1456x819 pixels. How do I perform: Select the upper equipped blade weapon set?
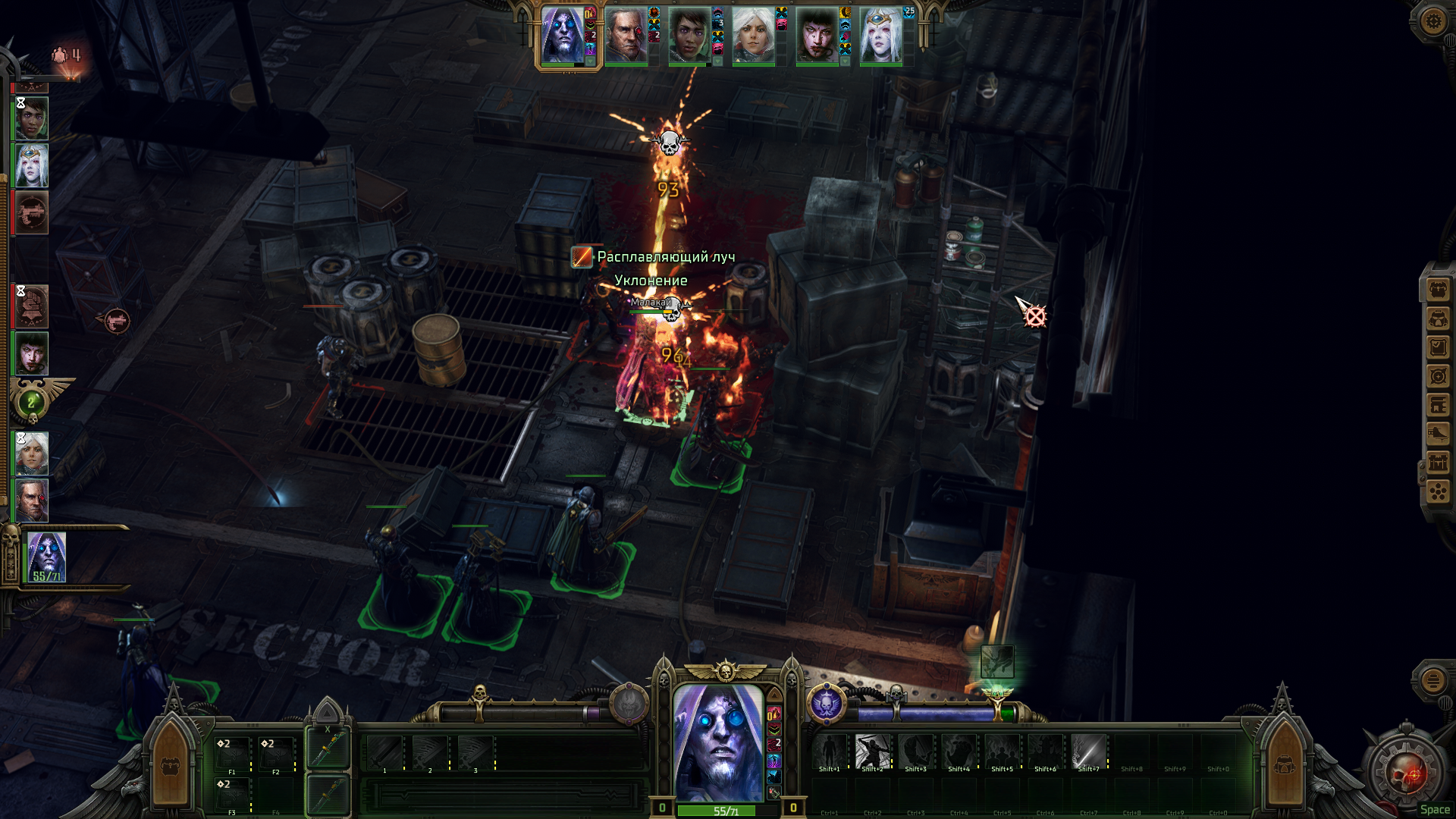(328, 748)
